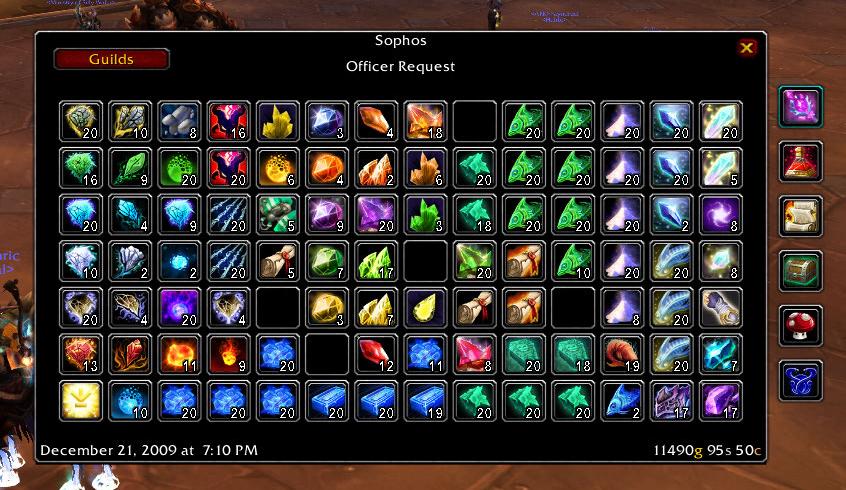Select the purple armor piece stack of 17
Viewport: 846px width, 490px height.
pos(671,399)
